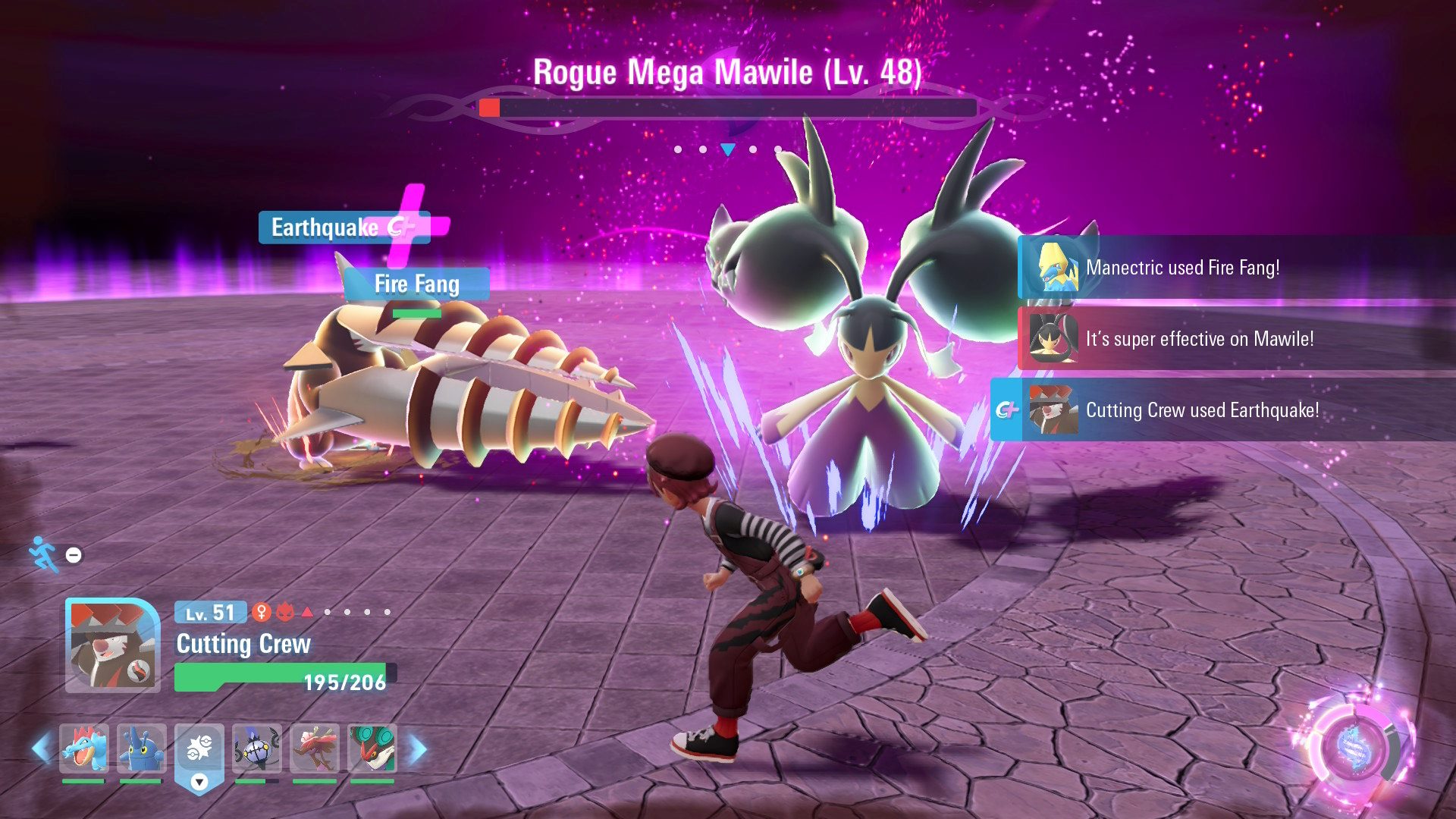The image size is (1456, 819).
Task: Select the Fire Fang move label
Action: (416, 284)
